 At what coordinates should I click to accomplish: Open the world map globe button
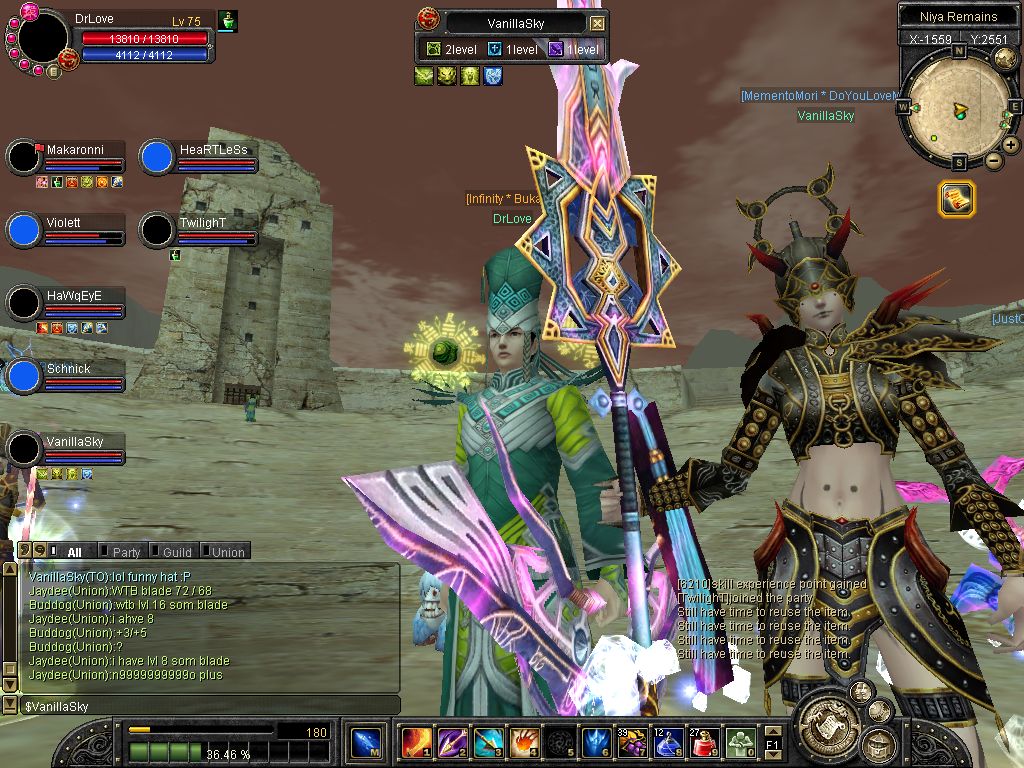[x=1006, y=59]
